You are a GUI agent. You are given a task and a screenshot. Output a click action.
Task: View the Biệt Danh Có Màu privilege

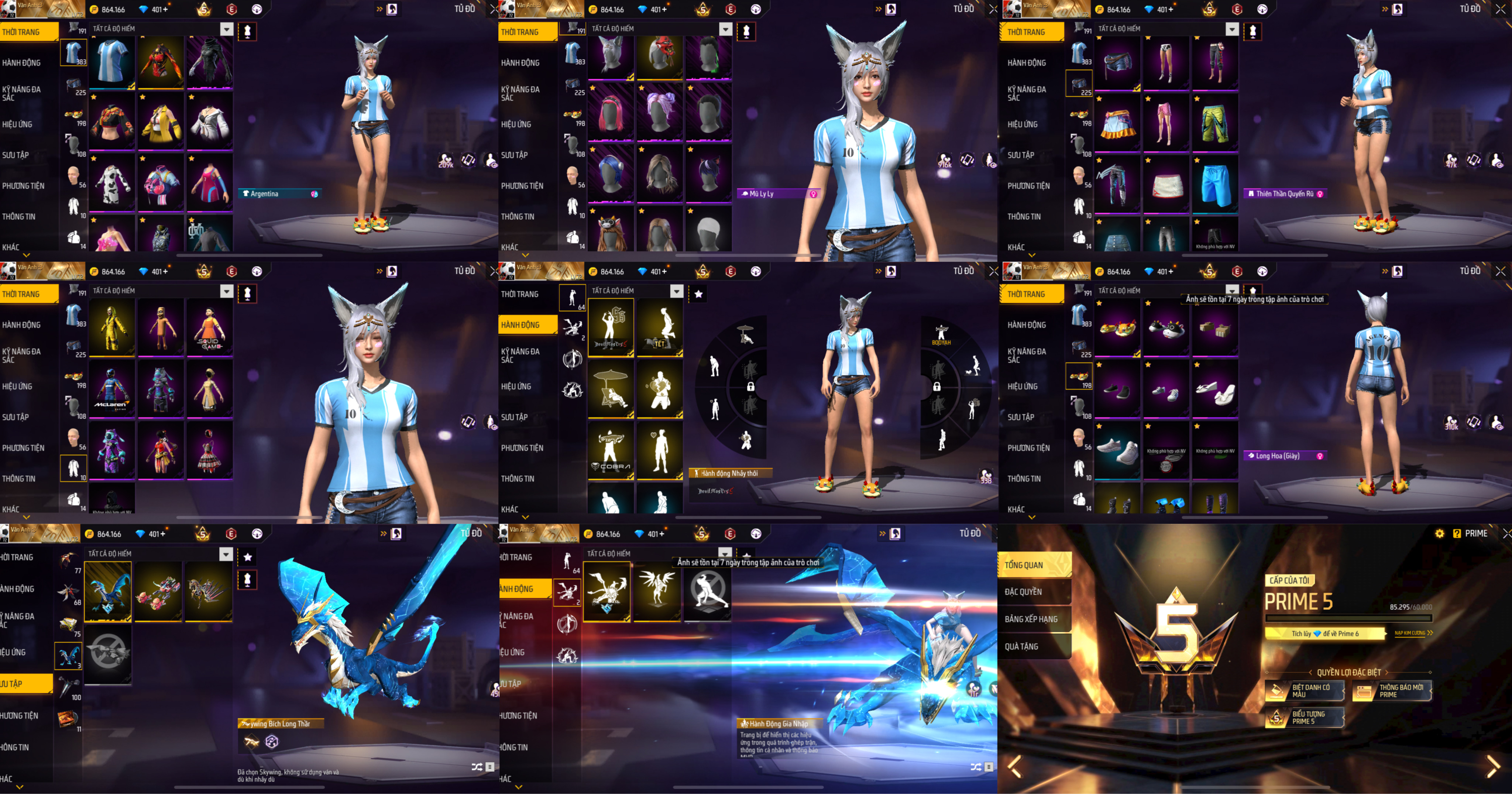click(1304, 691)
